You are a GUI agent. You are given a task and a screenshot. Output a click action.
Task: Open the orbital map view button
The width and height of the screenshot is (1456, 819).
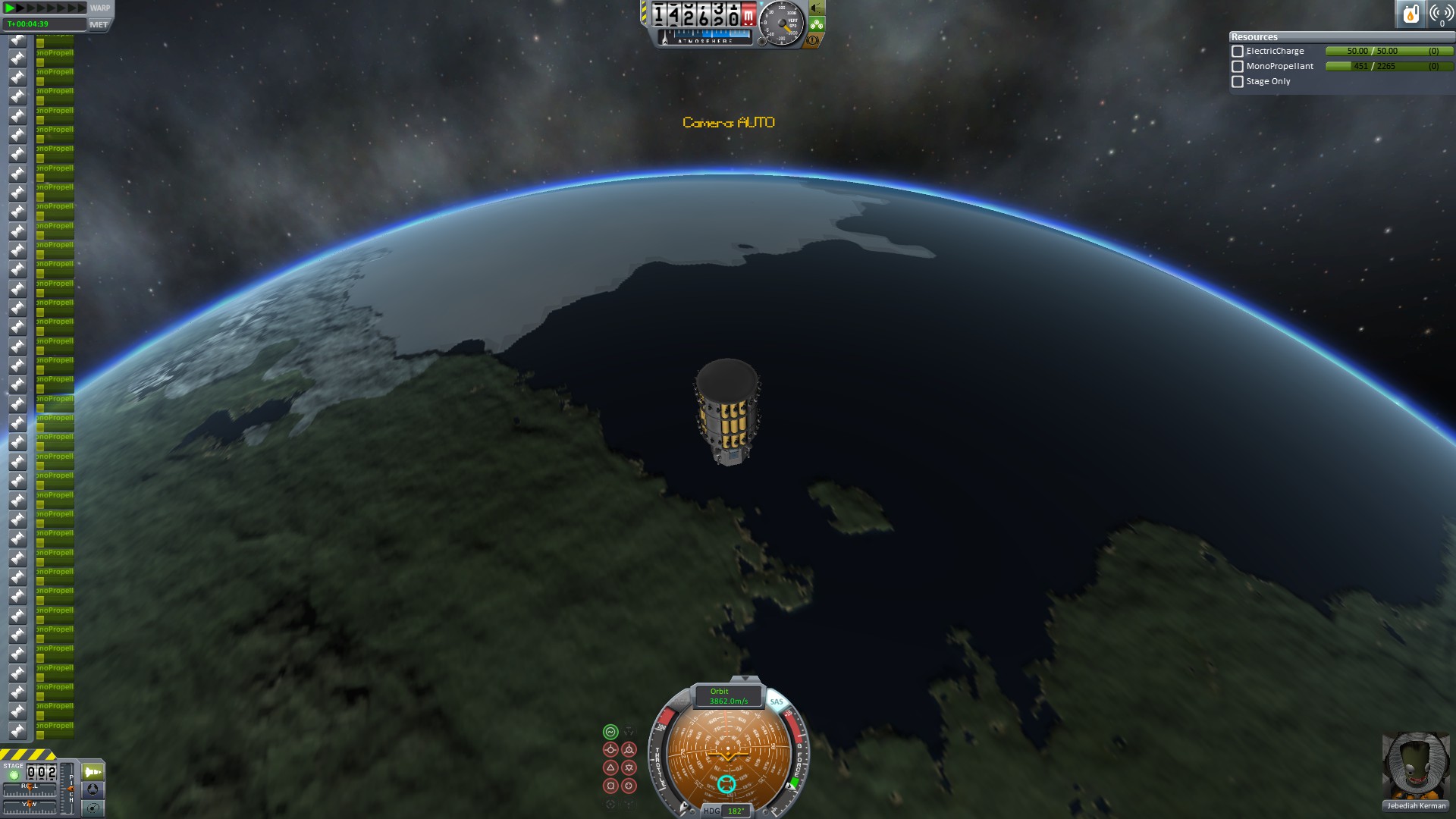pos(93,808)
